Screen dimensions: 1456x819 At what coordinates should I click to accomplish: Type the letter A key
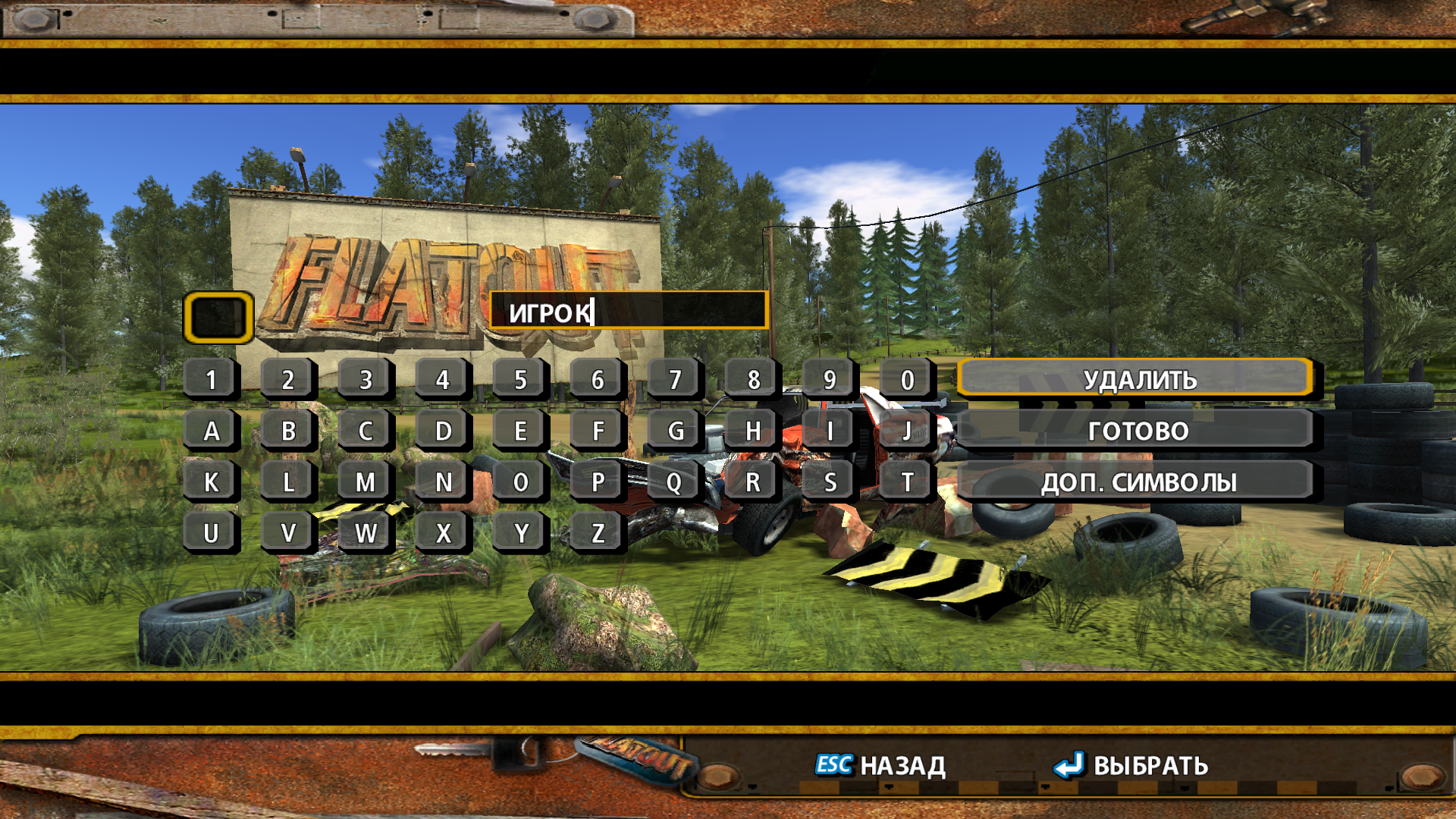click(x=212, y=431)
